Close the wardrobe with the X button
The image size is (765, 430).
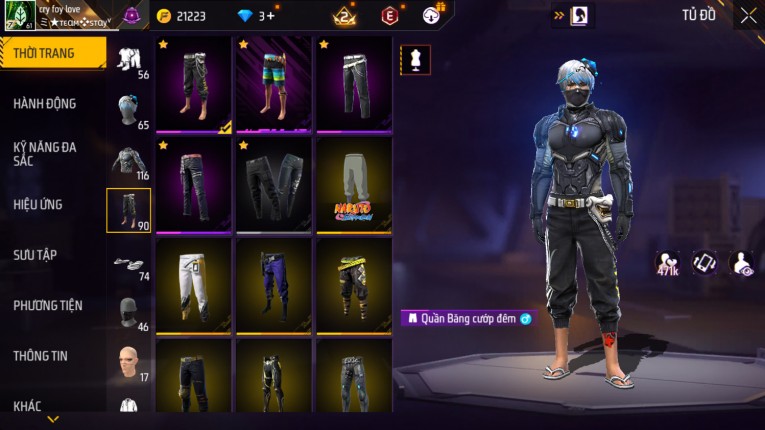pos(748,16)
